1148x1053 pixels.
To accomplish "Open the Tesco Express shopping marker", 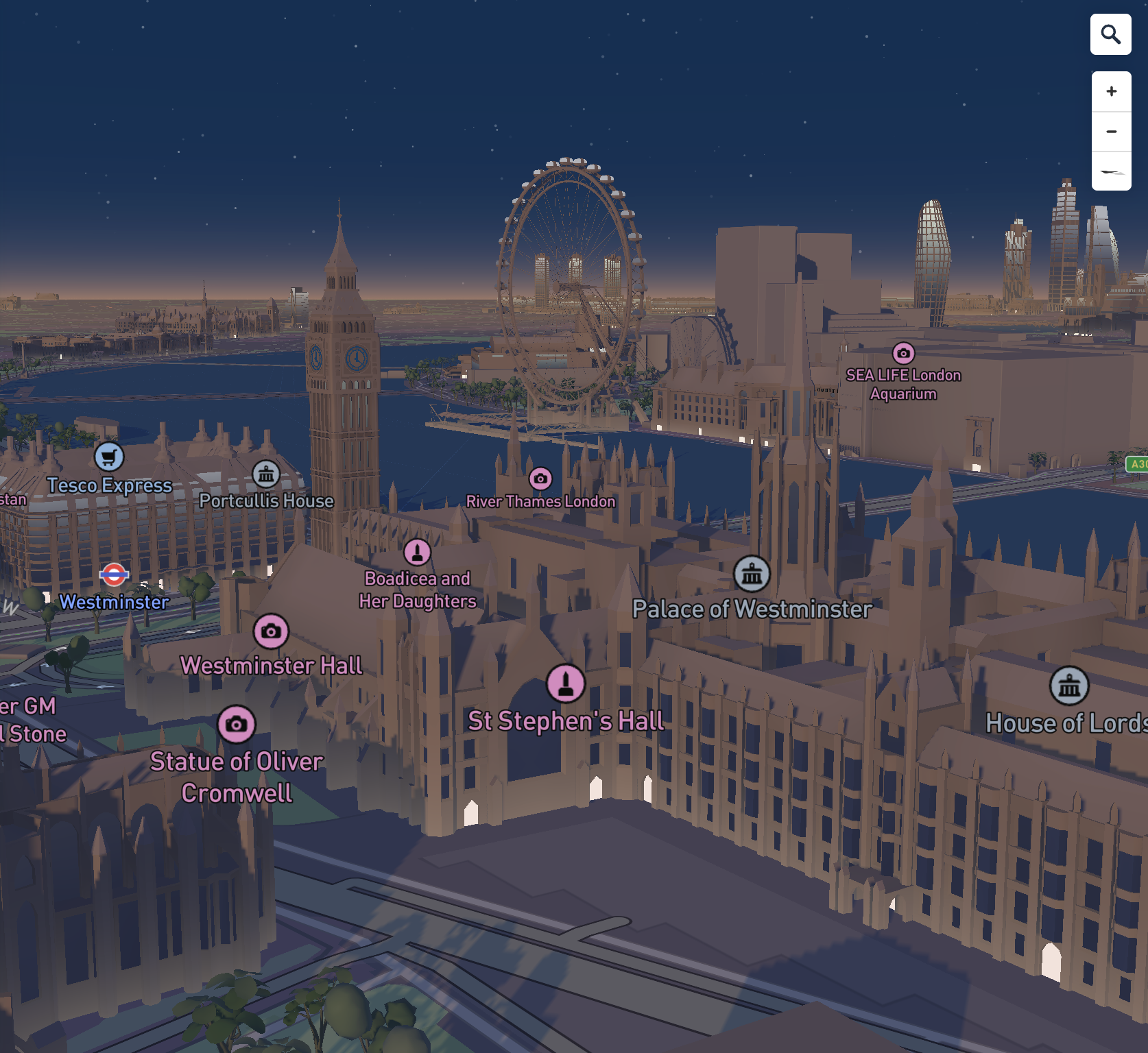I will pyautogui.click(x=109, y=457).
